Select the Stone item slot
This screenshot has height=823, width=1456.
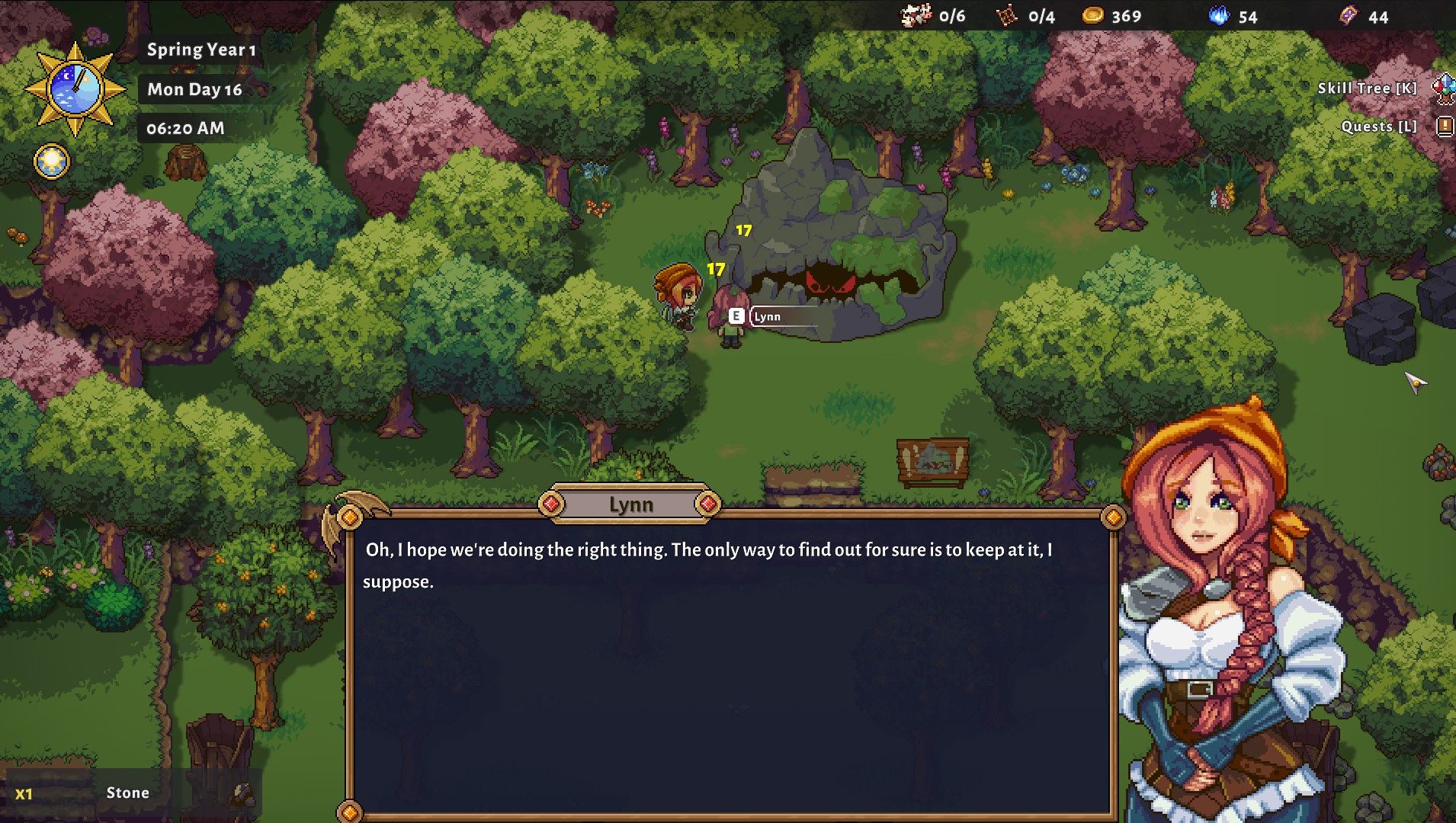[127, 793]
